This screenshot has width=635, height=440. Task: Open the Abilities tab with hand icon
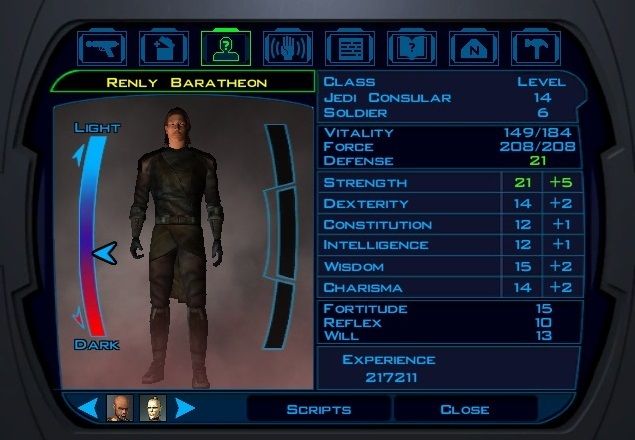(x=287, y=47)
